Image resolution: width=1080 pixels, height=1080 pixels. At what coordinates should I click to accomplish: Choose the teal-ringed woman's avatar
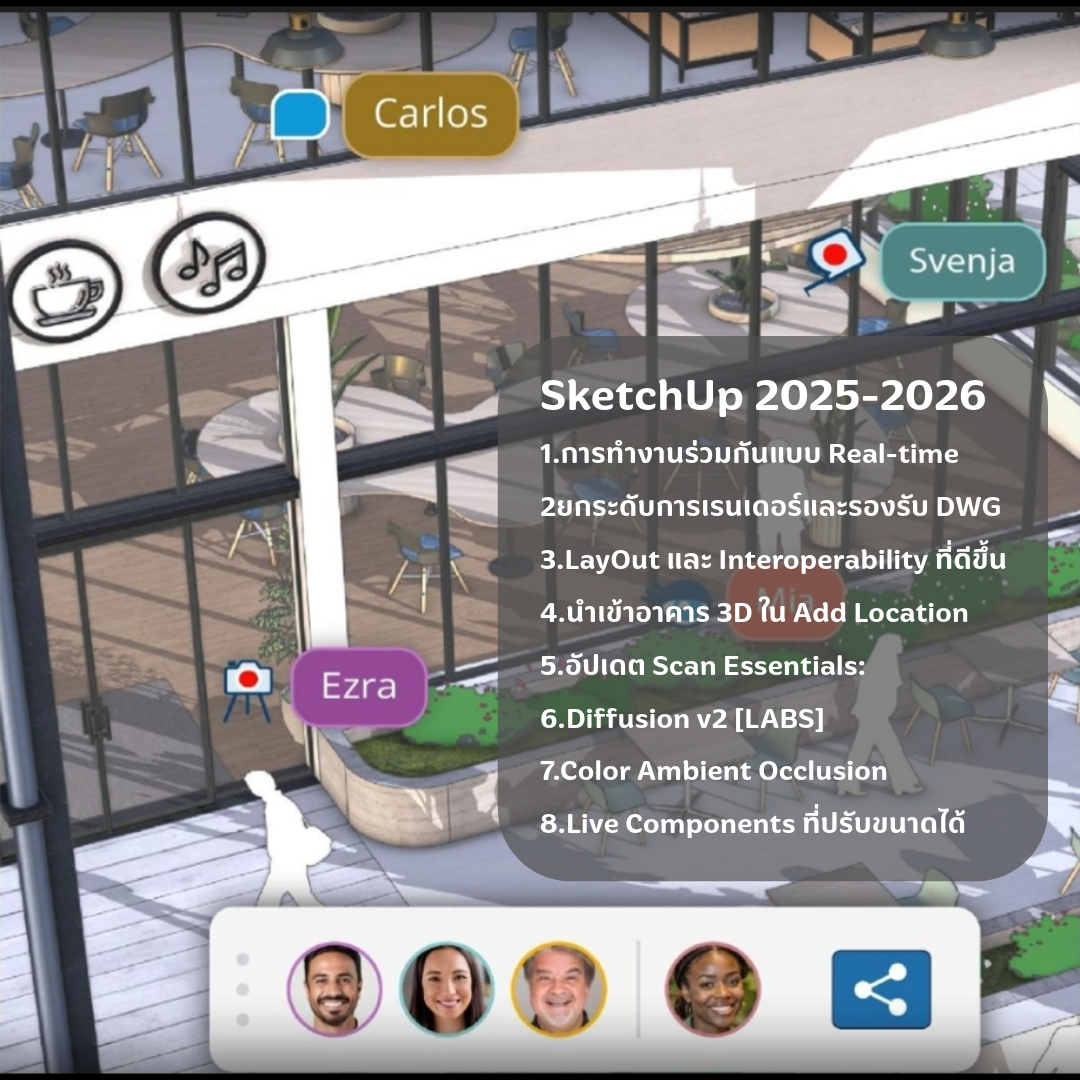coord(446,989)
